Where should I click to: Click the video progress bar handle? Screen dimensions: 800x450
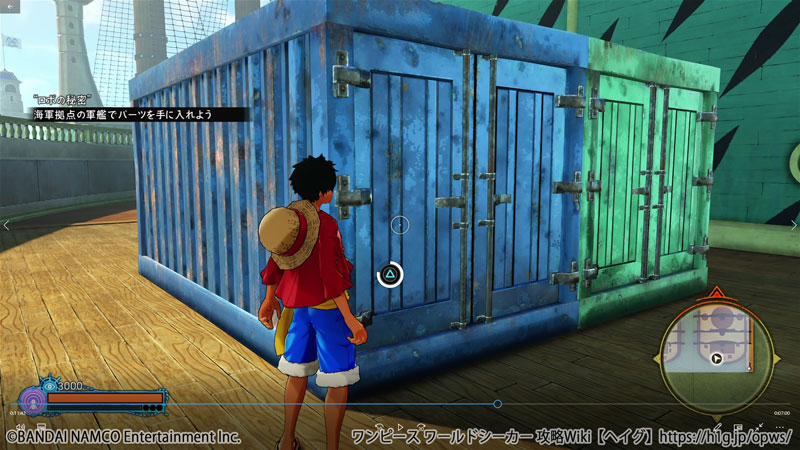pos(497,404)
